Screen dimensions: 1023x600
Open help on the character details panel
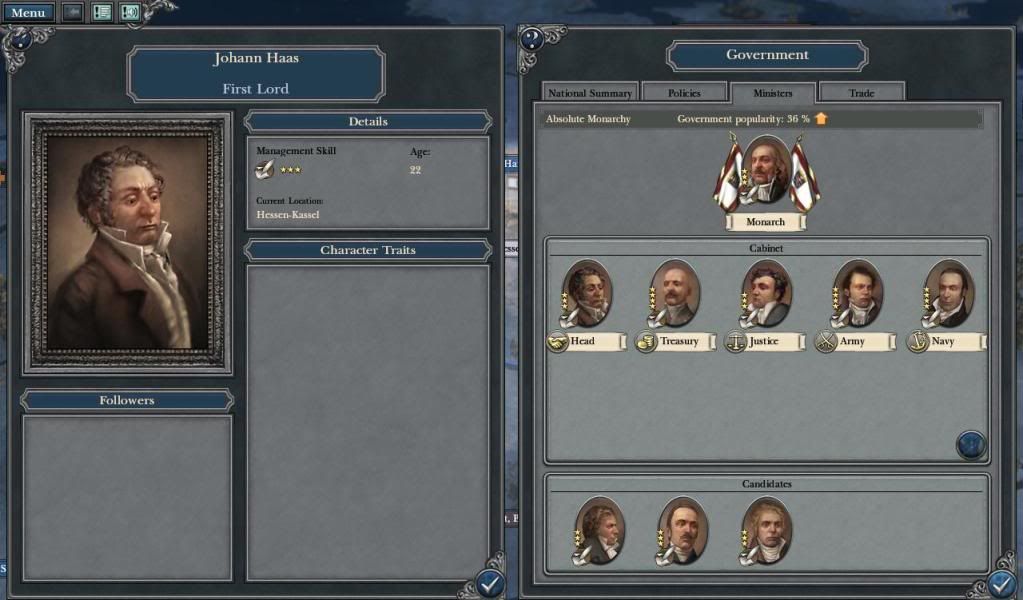coord(18,39)
